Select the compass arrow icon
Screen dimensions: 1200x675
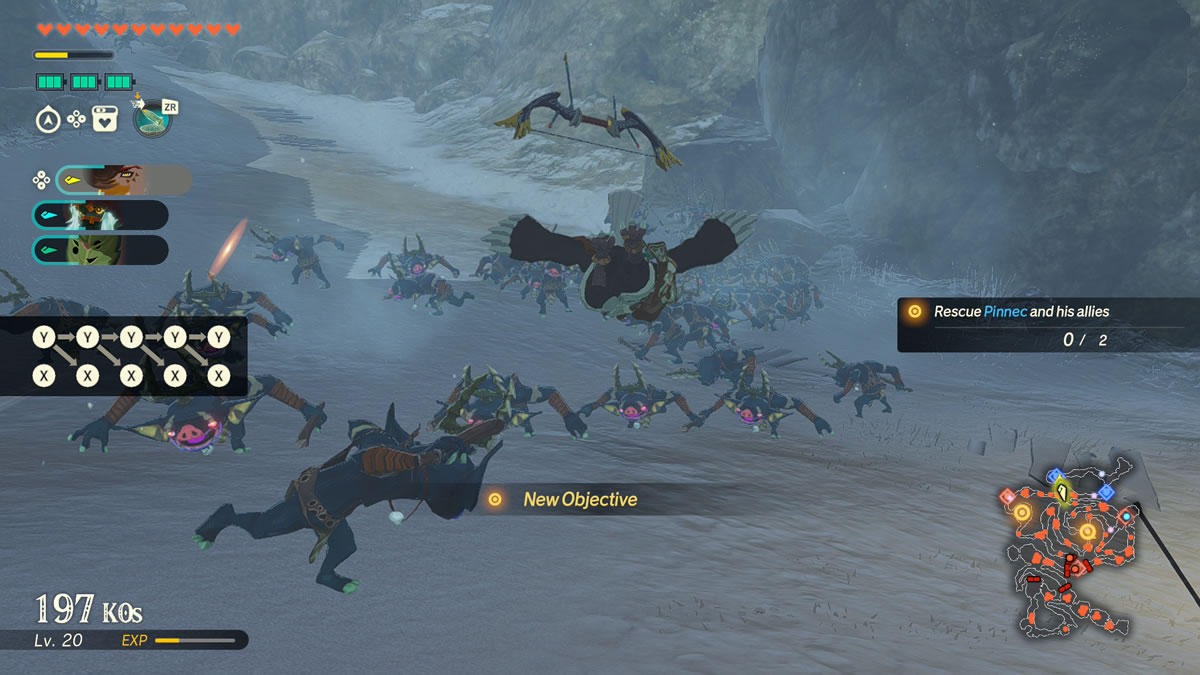[x=47, y=120]
